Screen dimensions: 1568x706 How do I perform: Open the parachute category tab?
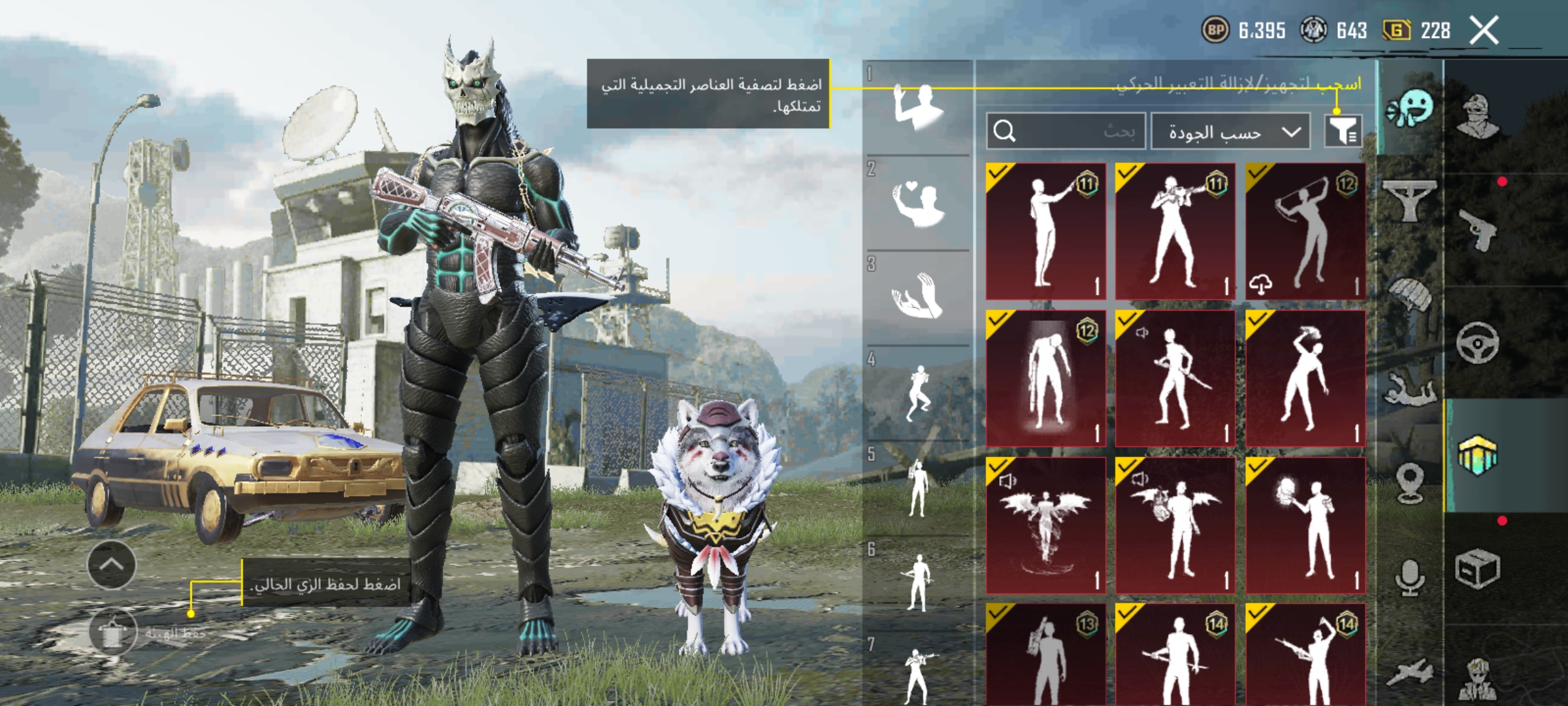[1410, 294]
